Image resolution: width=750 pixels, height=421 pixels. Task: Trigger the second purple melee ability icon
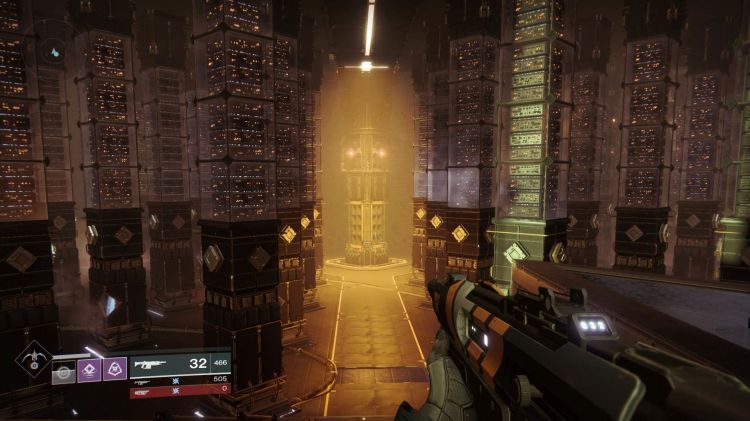[115, 370]
